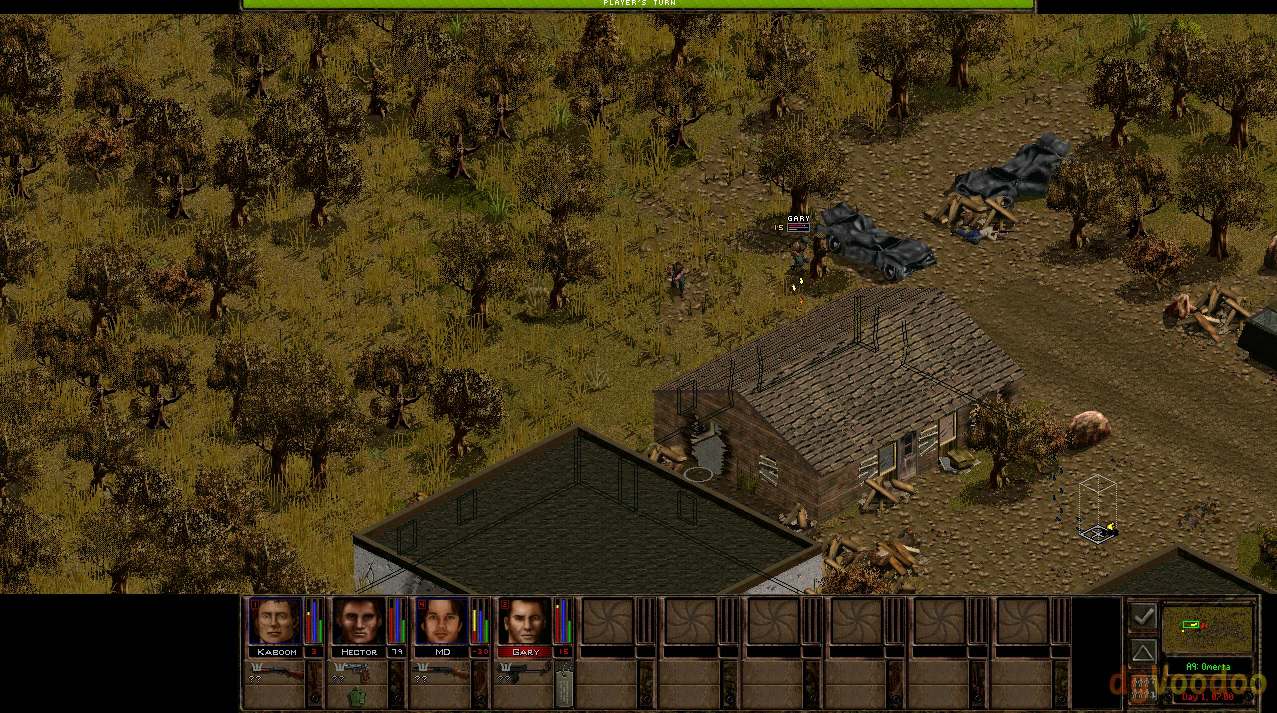
Task: Click the button below the triangle button
Action: click(x=1142, y=688)
